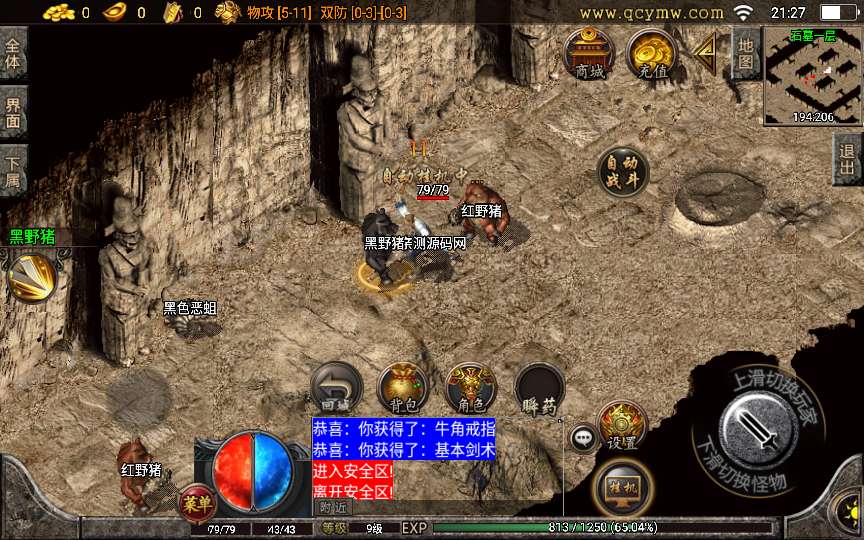
Task: Switch to the 界面 tab
Action: (13, 112)
